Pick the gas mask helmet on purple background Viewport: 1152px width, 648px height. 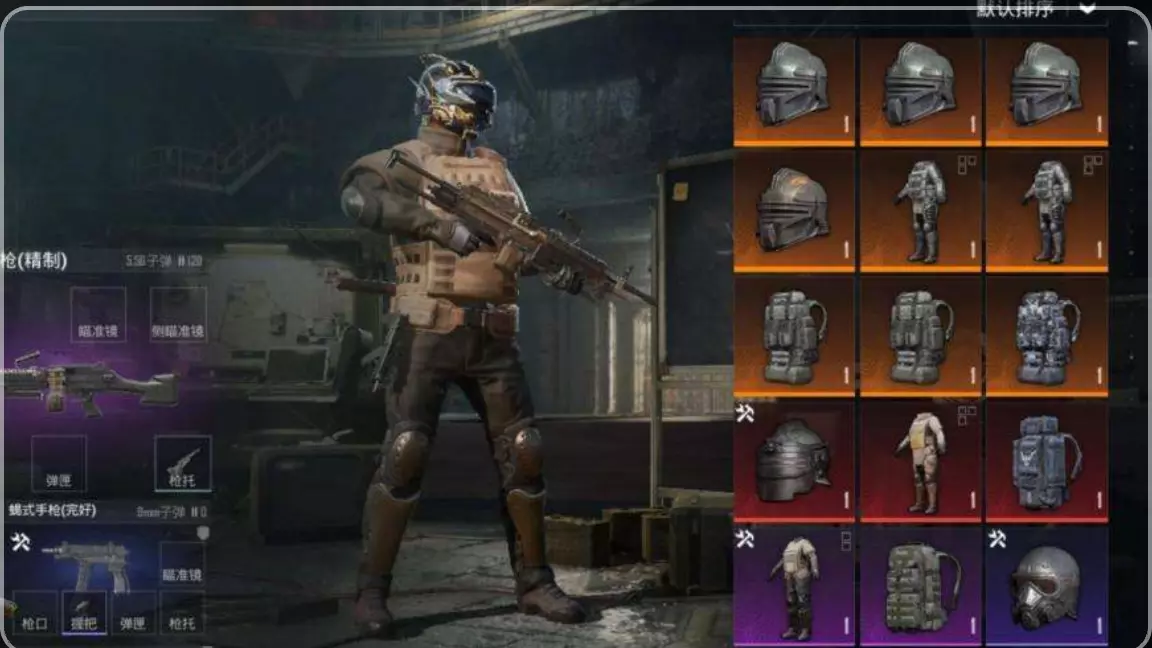1046,587
